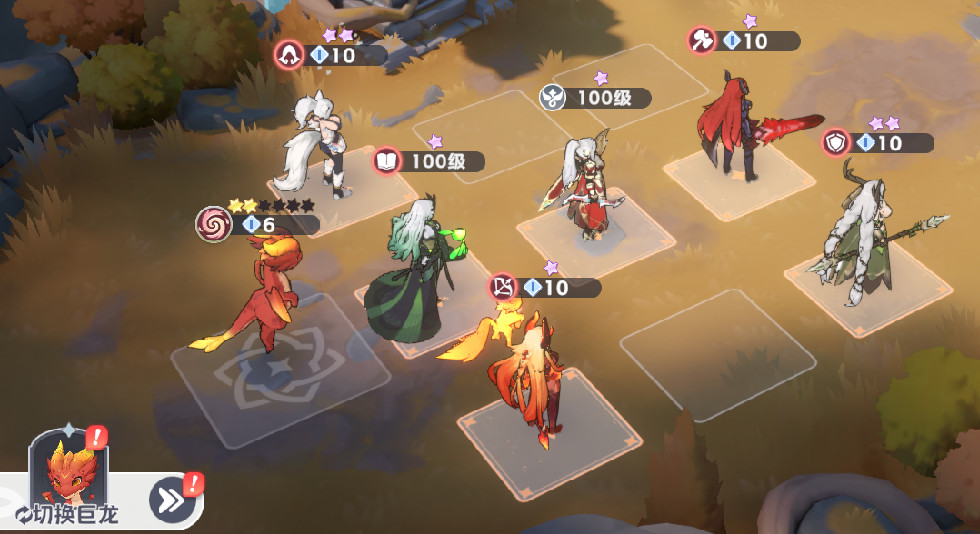The width and height of the screenshot is (980, 534).
Task: Select the book-icon 100级 unit label
Action: click(x=429, y=161)
